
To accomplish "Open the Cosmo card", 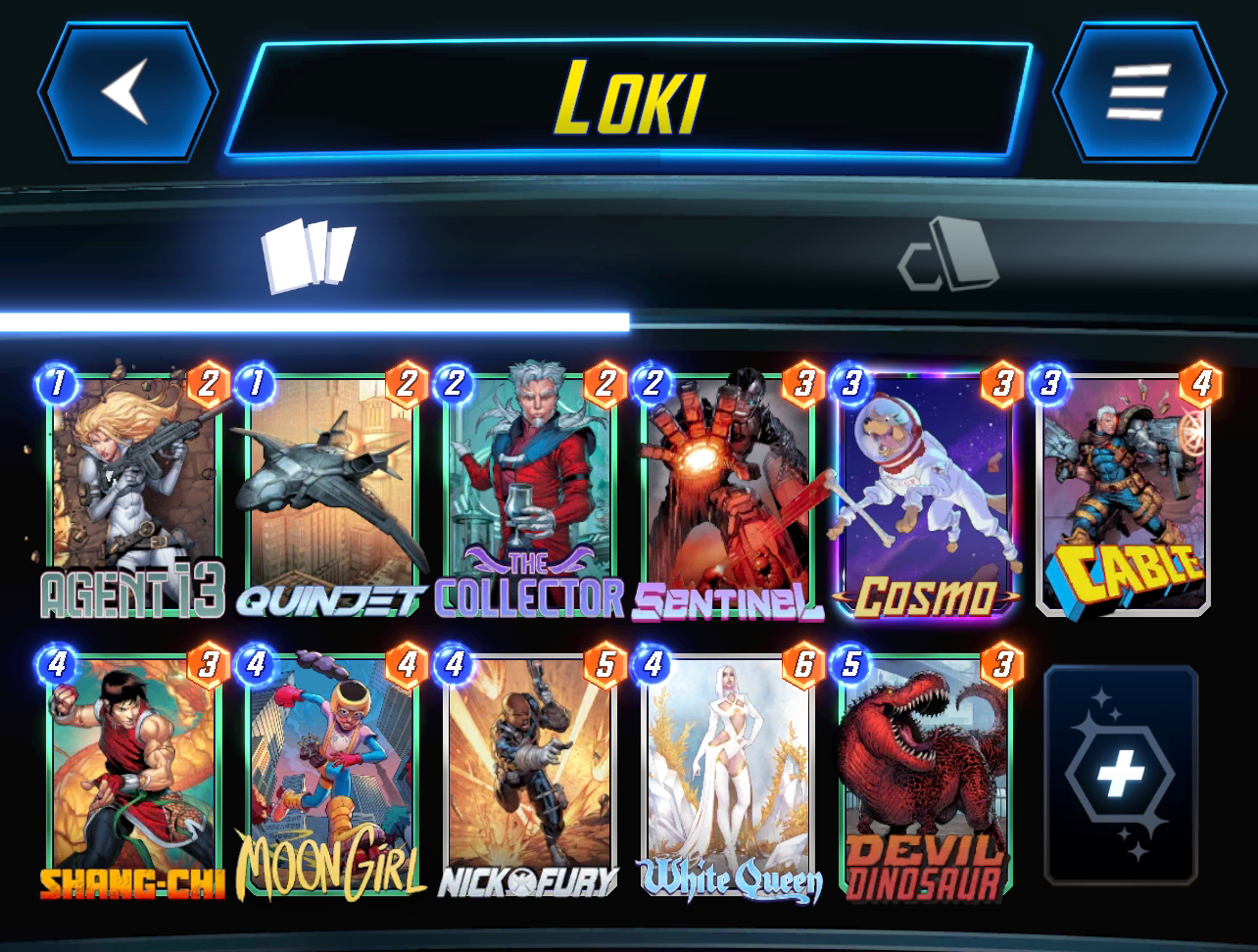I will point(930,495).
